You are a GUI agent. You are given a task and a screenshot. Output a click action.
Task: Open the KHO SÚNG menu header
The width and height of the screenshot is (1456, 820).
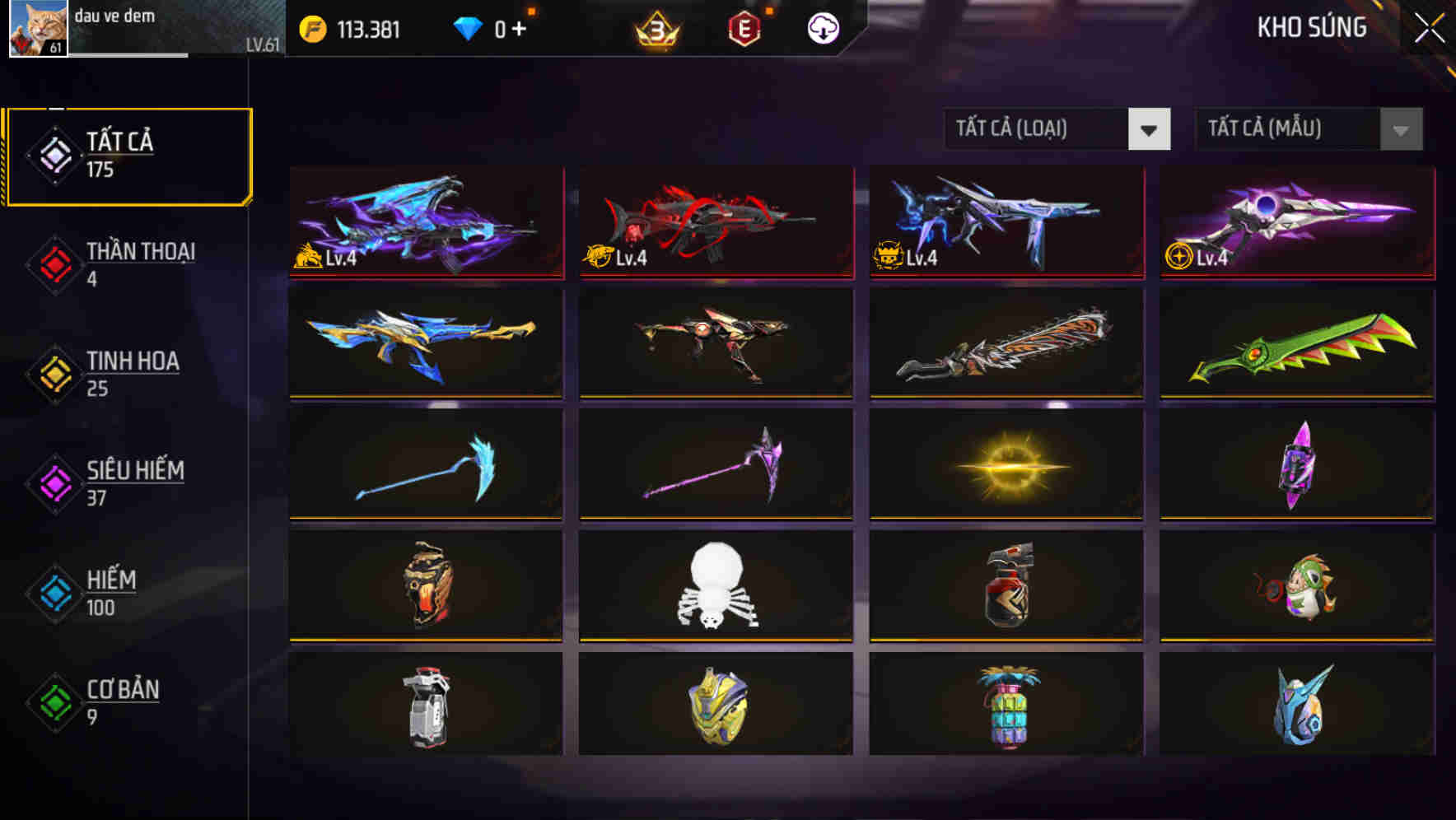click(x=1311, y=27)
